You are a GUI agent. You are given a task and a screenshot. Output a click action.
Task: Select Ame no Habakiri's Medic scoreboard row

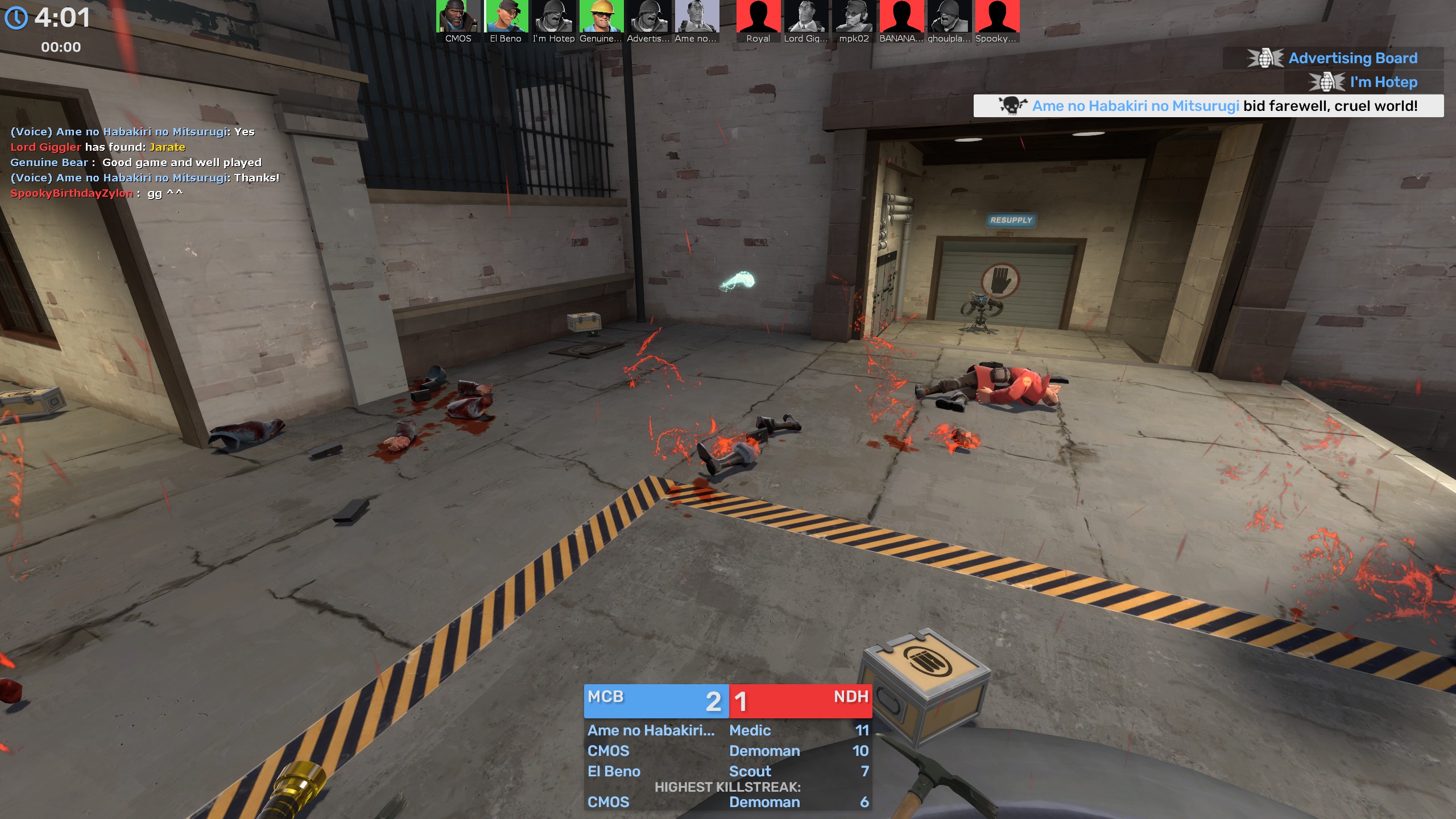pyautogui.click(x=727, y=730)
